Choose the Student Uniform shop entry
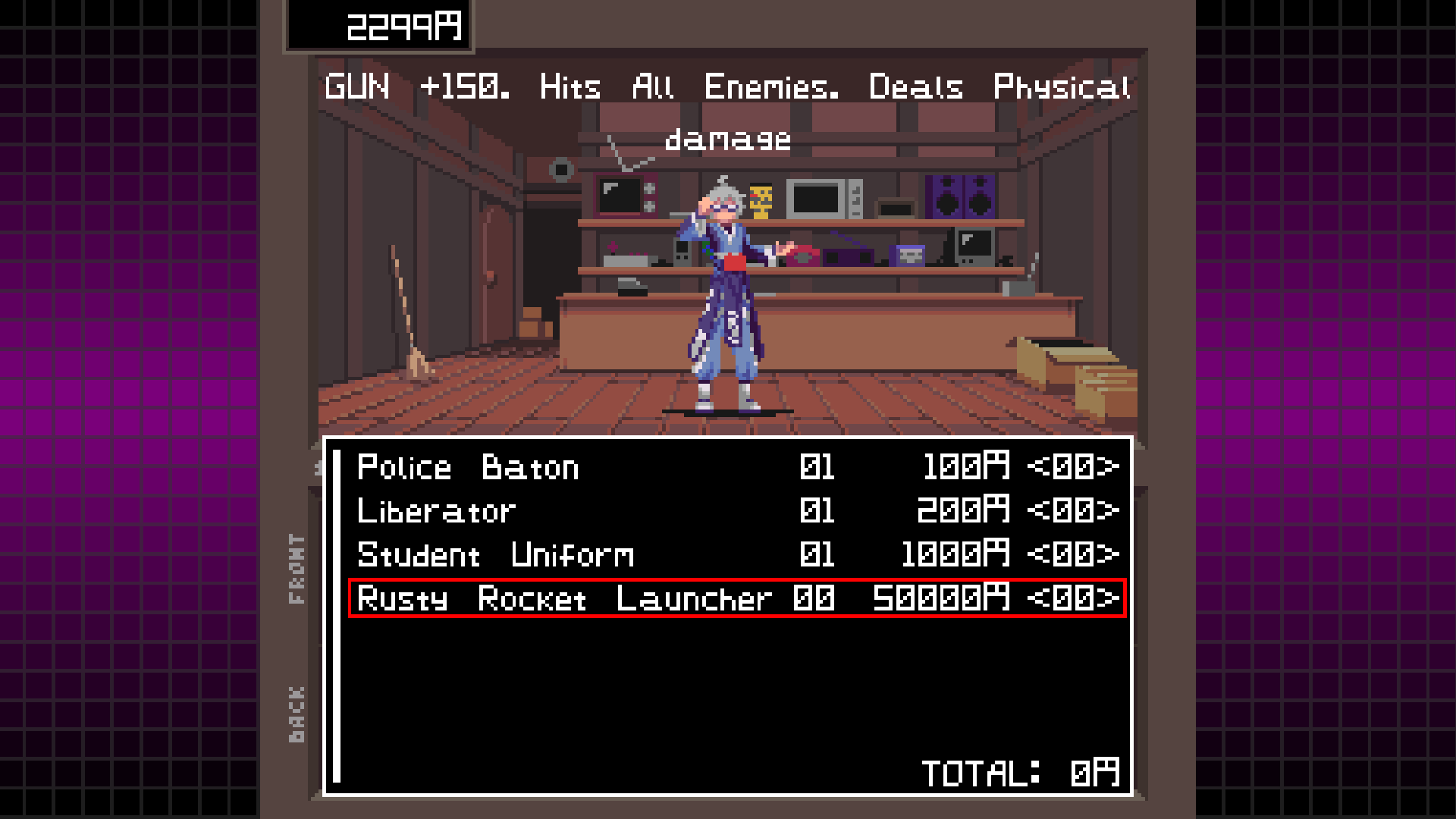 coord(495,555)
